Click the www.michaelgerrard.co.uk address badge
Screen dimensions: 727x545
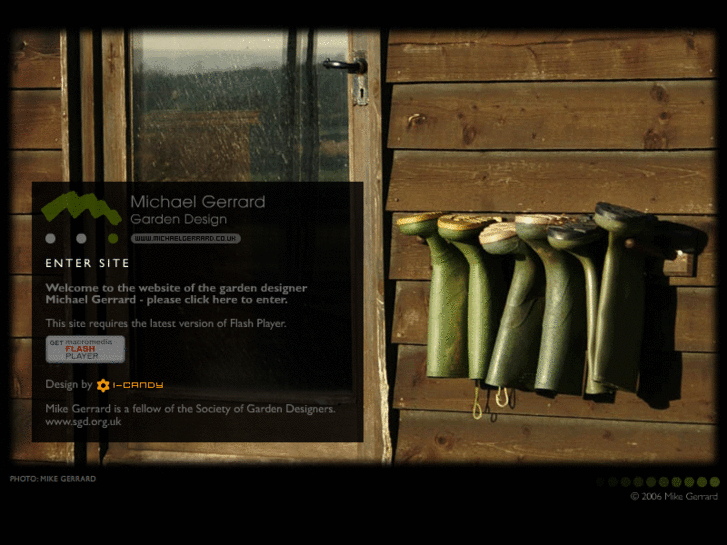click(x=185, y=238)
